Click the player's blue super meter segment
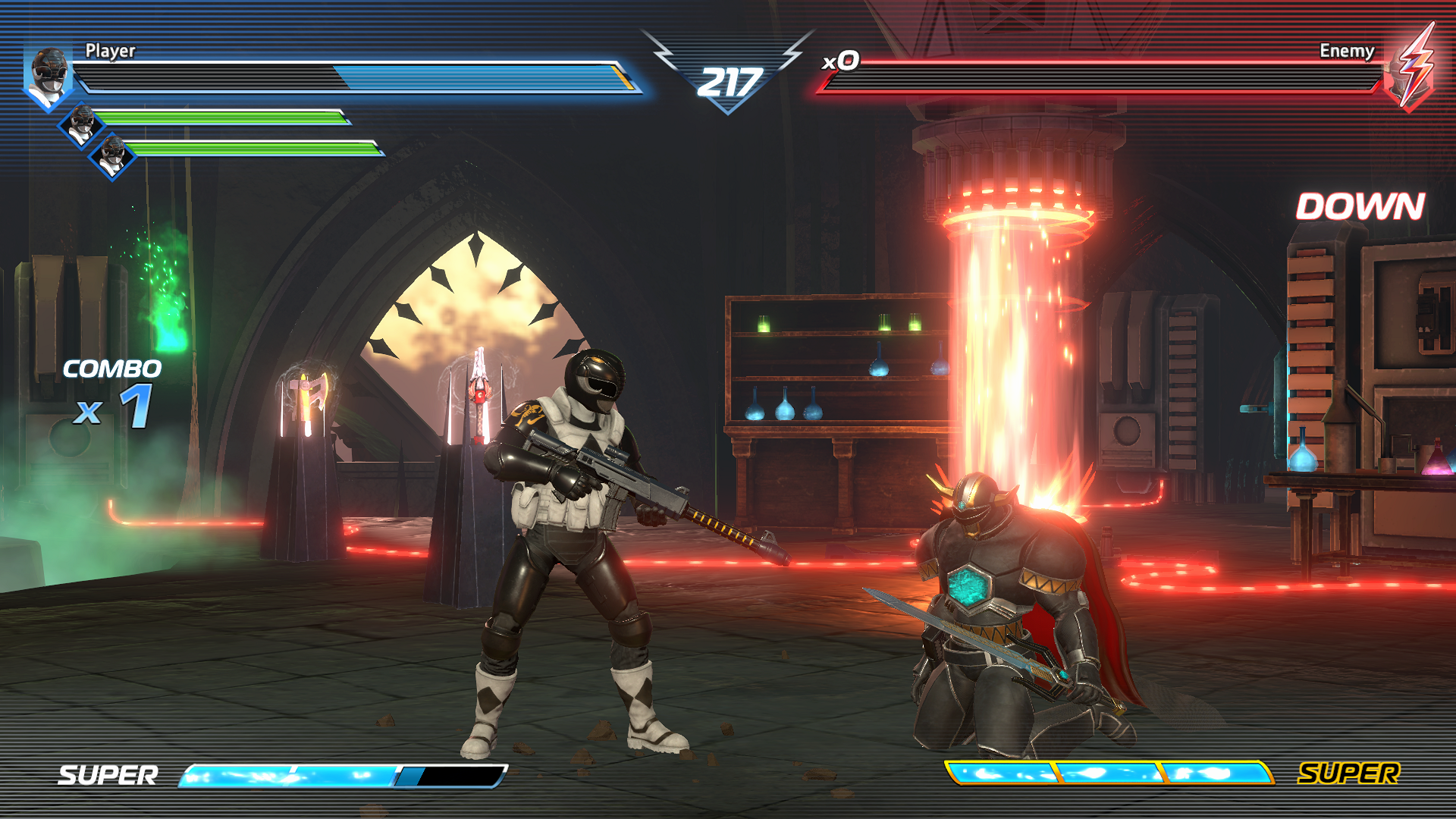This screenshot has height=819, width=1456. (288, 776)
